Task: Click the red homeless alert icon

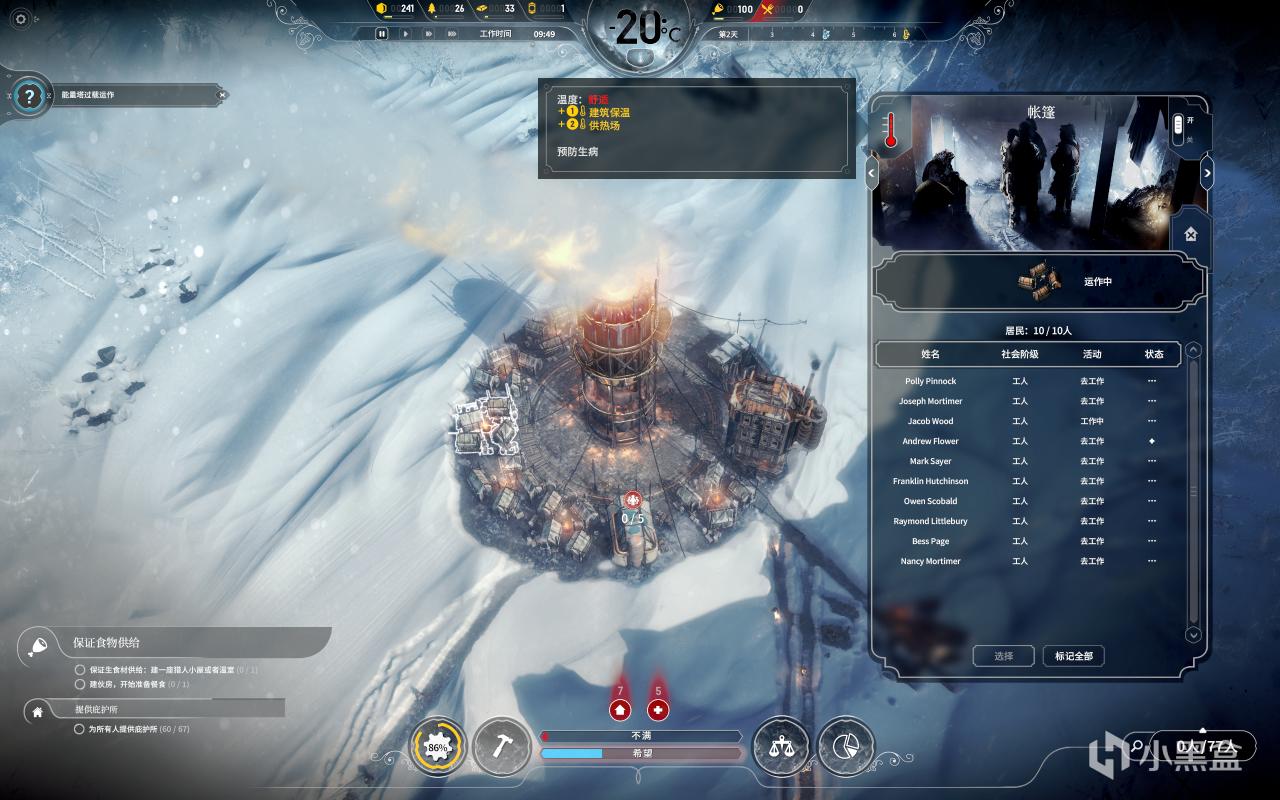Action: (620, 710)
